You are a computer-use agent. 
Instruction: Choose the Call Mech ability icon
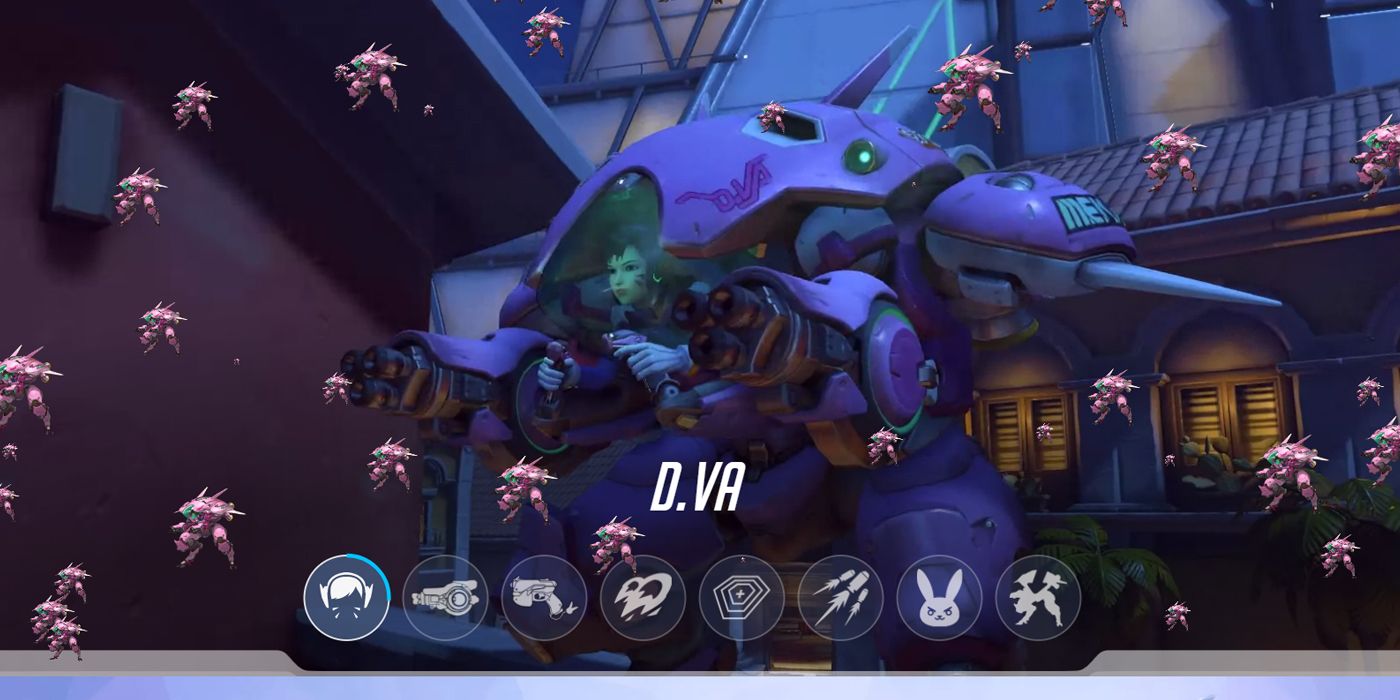[x=1038, y=598]
